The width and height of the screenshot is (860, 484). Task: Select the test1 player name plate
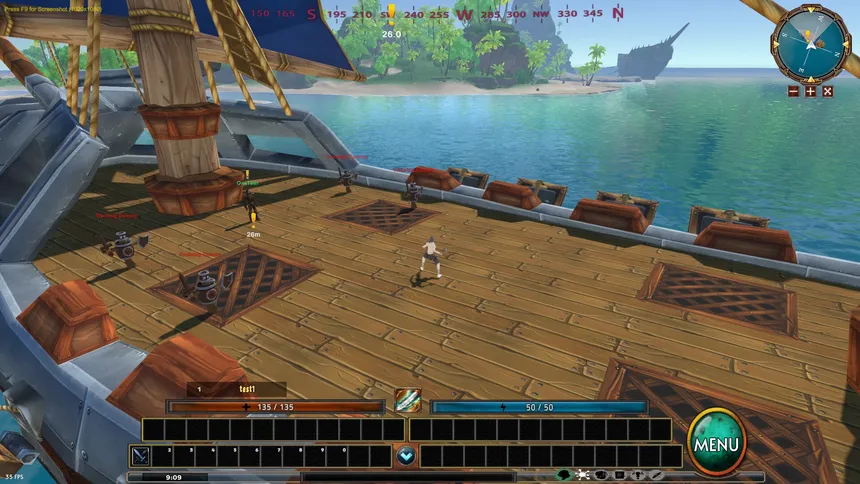point(237,389)
